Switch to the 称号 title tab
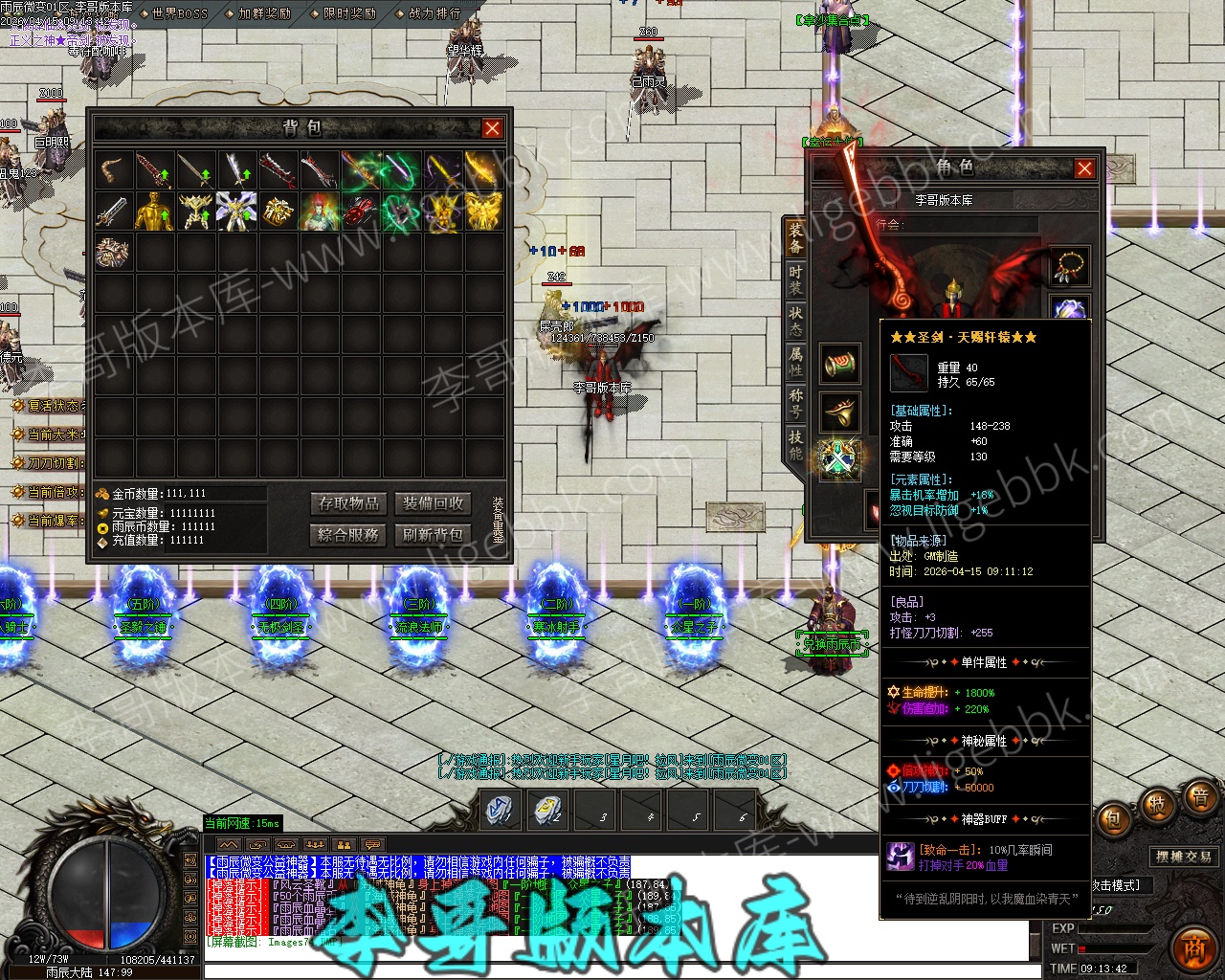1225x980 pixels. point(796,403)
